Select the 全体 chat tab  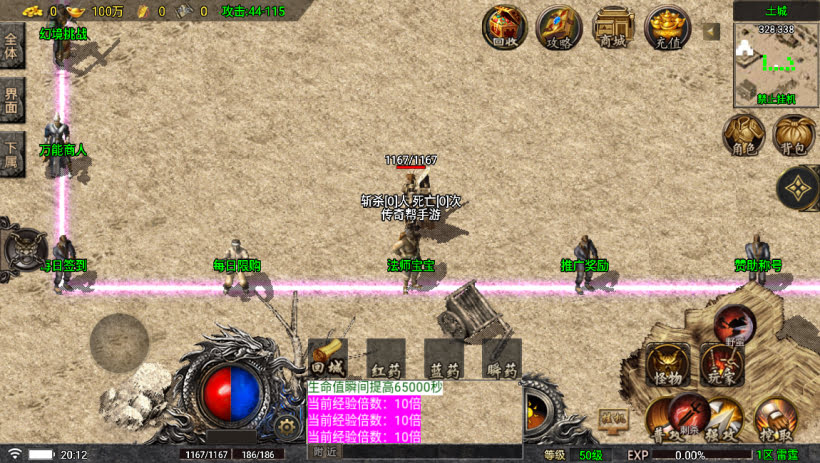click(12, 46)
